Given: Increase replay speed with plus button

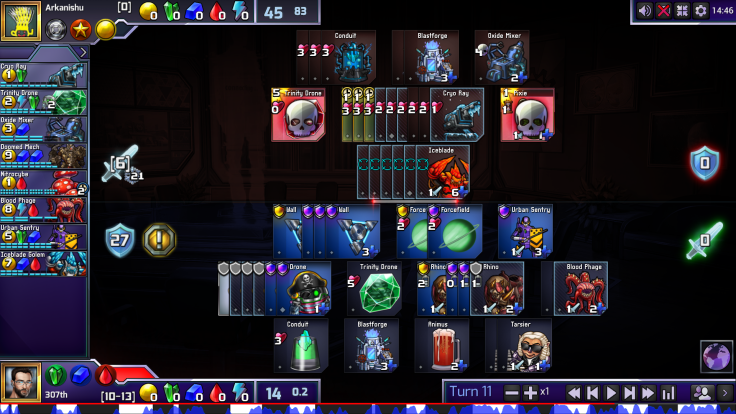Looking at the screenshot, I should click(529, 392).
